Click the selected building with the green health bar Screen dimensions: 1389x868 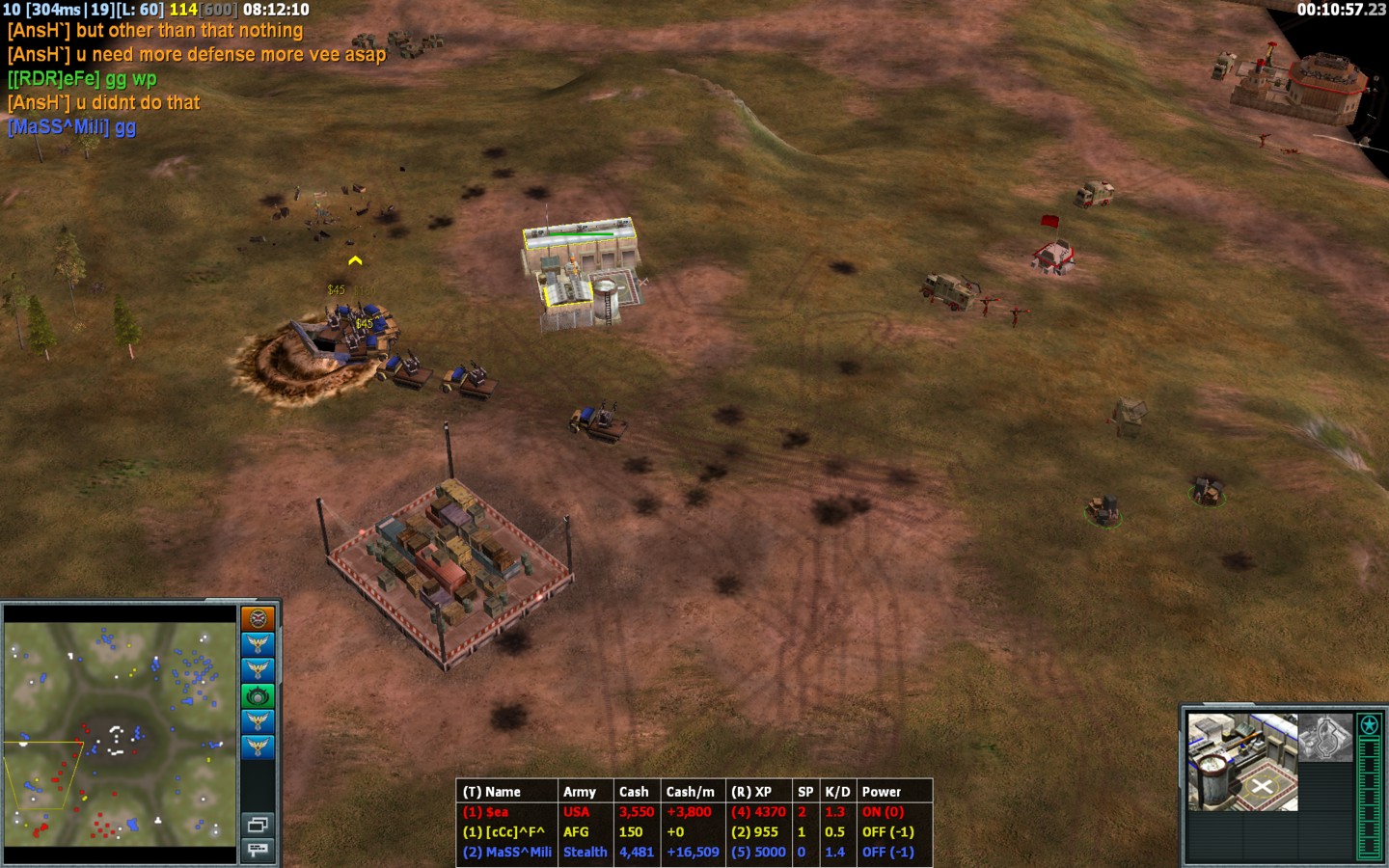[x=581, y=270]
